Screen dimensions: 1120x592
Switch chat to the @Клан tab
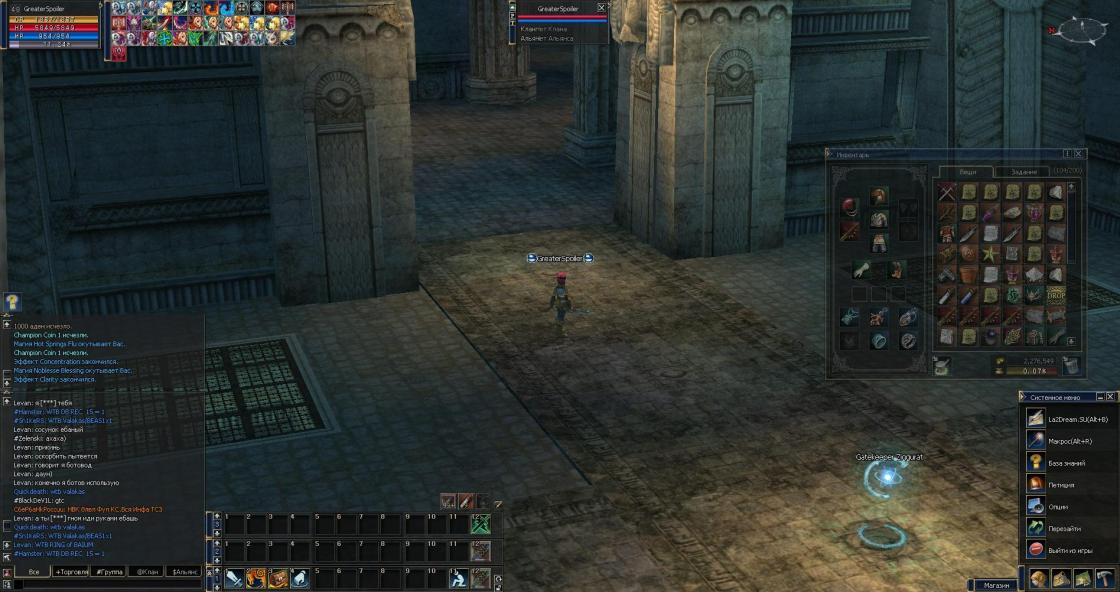(x=147, y=572)
